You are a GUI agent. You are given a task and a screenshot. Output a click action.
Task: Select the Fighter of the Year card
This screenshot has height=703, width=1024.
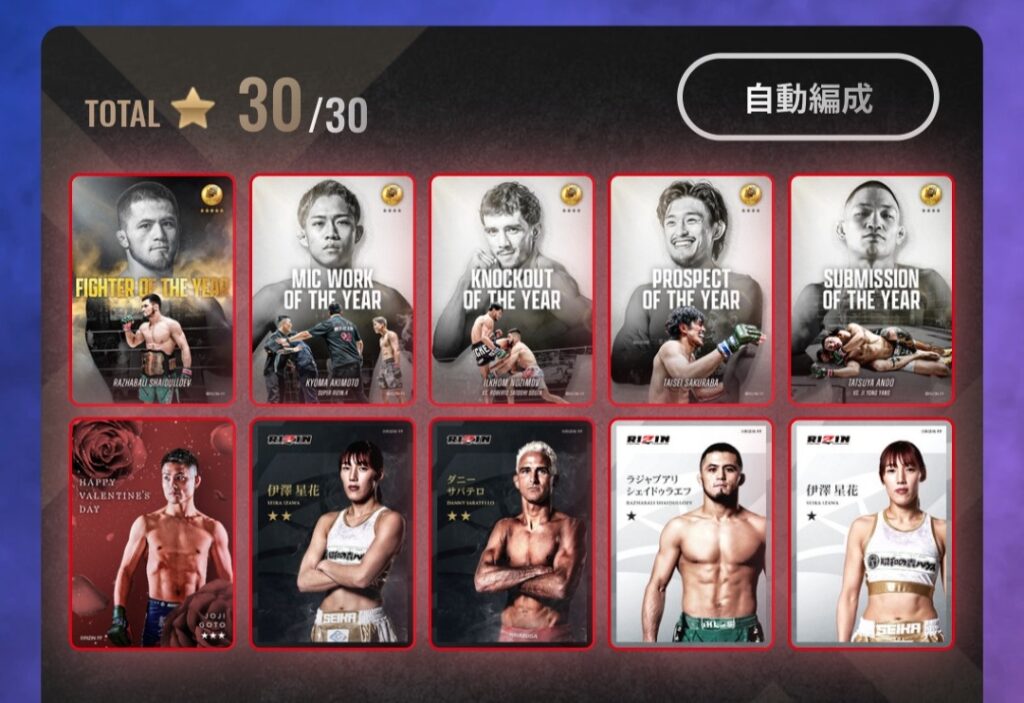(152, 290)
